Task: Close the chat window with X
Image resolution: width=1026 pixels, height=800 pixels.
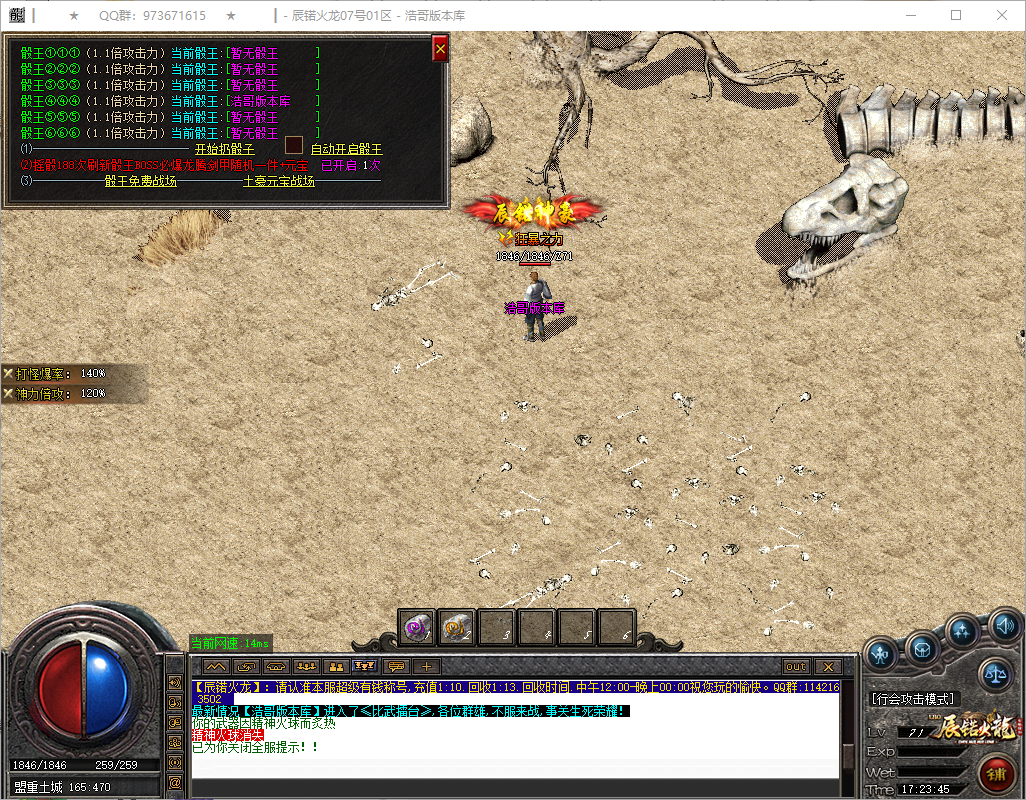Action: point(827,667)
